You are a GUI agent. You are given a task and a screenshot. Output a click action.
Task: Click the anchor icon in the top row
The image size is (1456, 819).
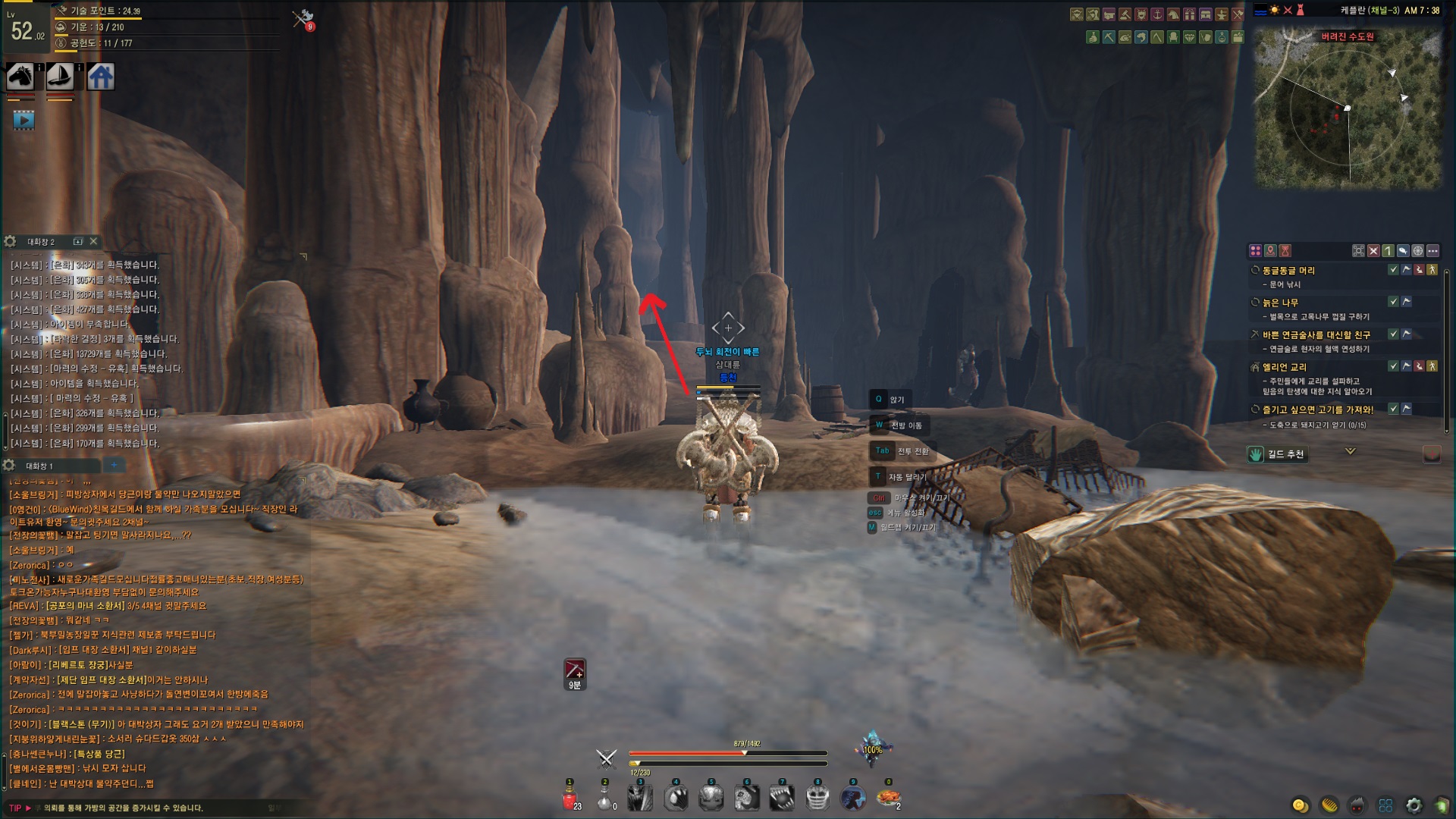pos(1157,14)
